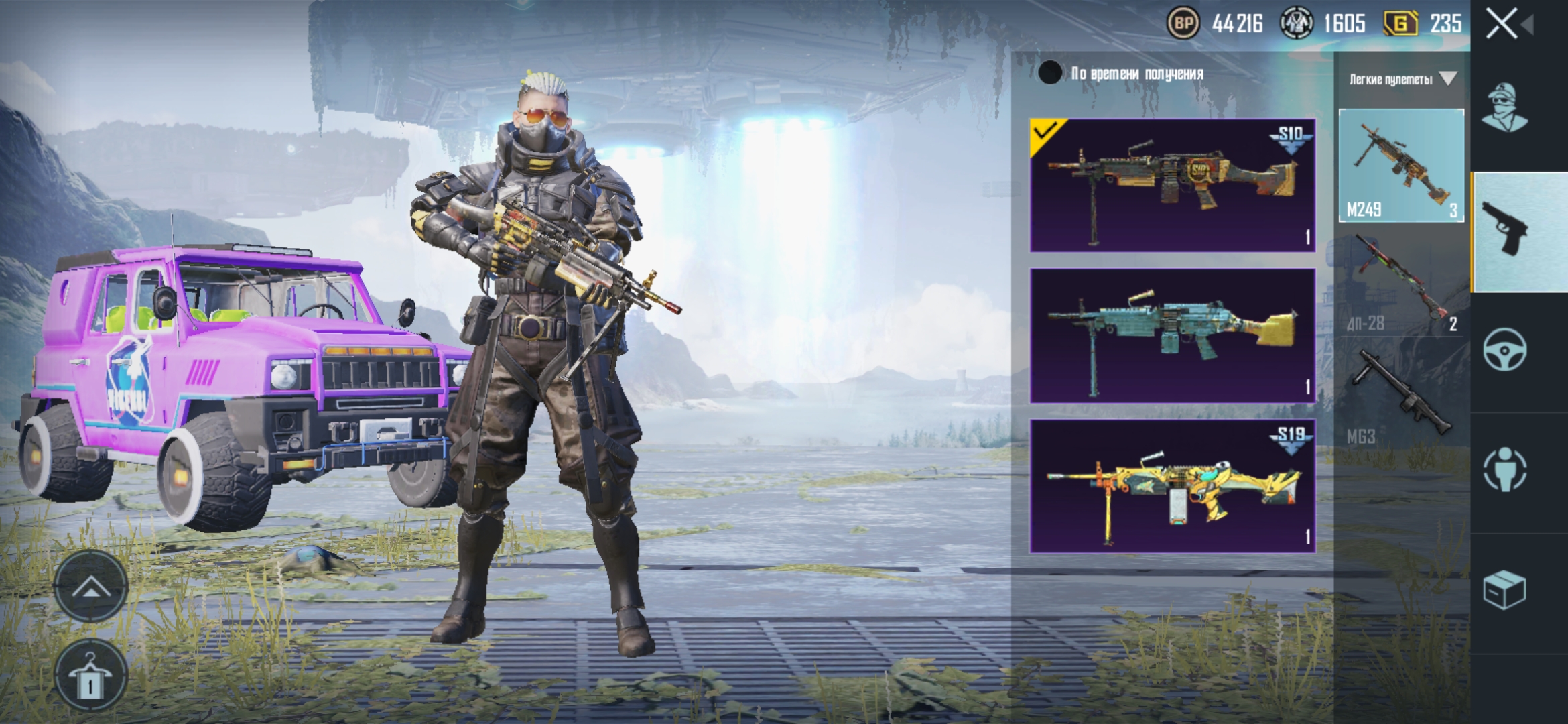This screenshot has width=1568, height=724.
Task: Toggle the По времени получения sort option
Action: tap(1050, 73)
